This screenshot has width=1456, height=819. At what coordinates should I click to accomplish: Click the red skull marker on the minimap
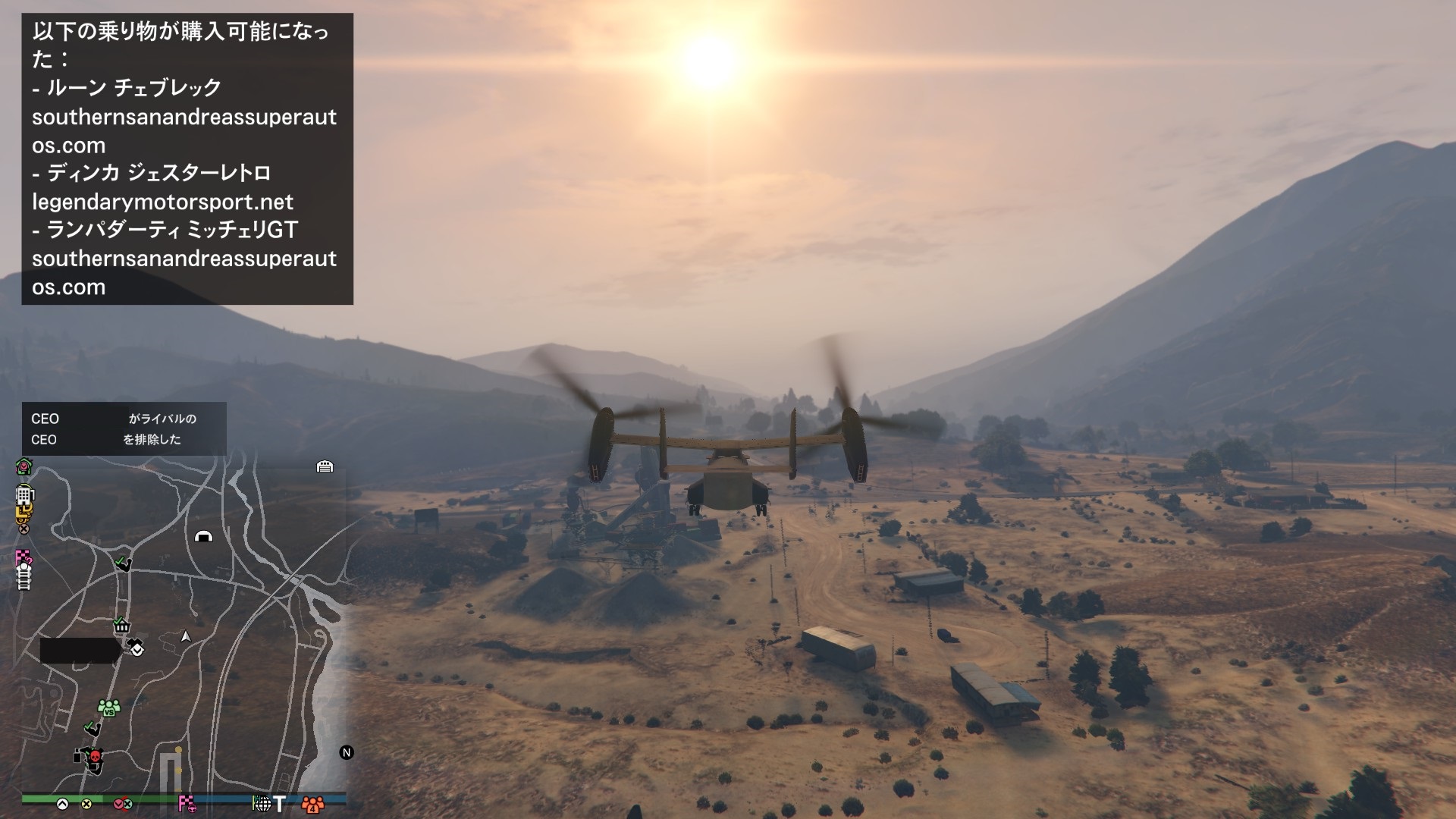point(95,756)
